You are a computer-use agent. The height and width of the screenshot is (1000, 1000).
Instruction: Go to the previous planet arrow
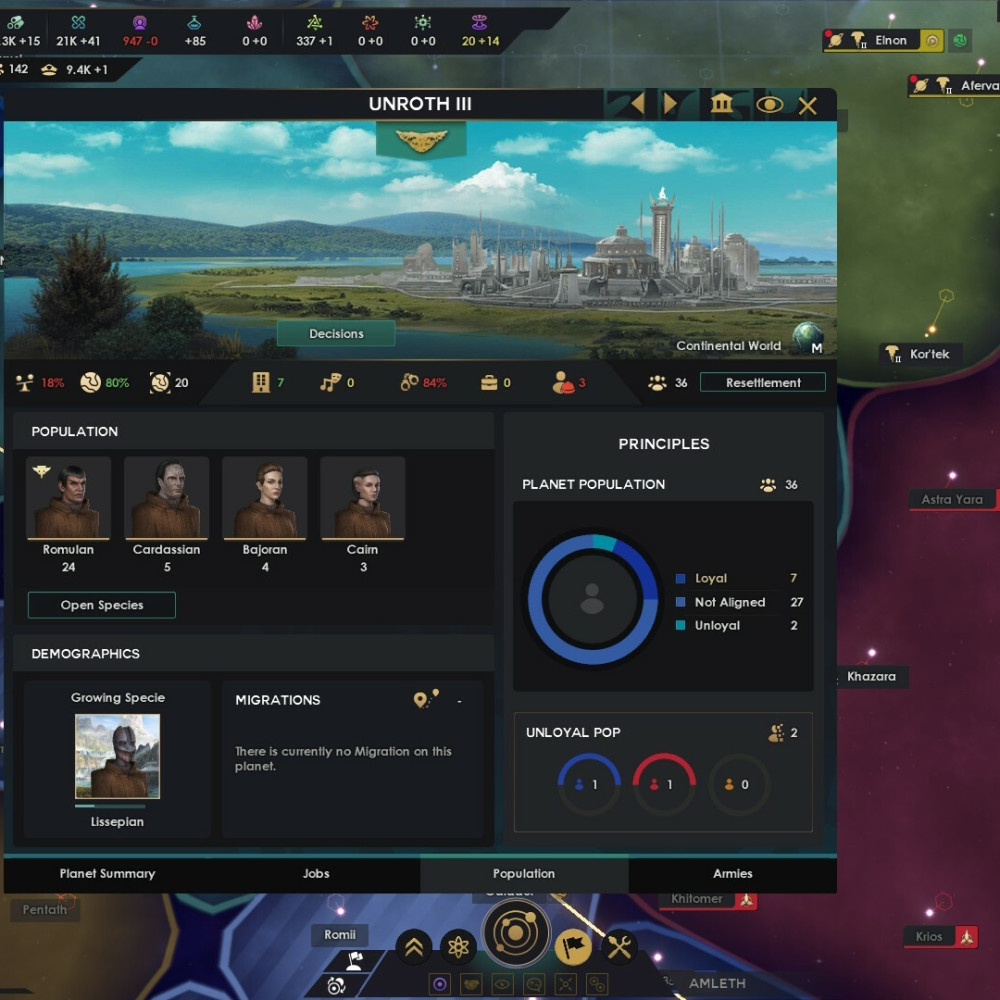[x=636, y=104]
